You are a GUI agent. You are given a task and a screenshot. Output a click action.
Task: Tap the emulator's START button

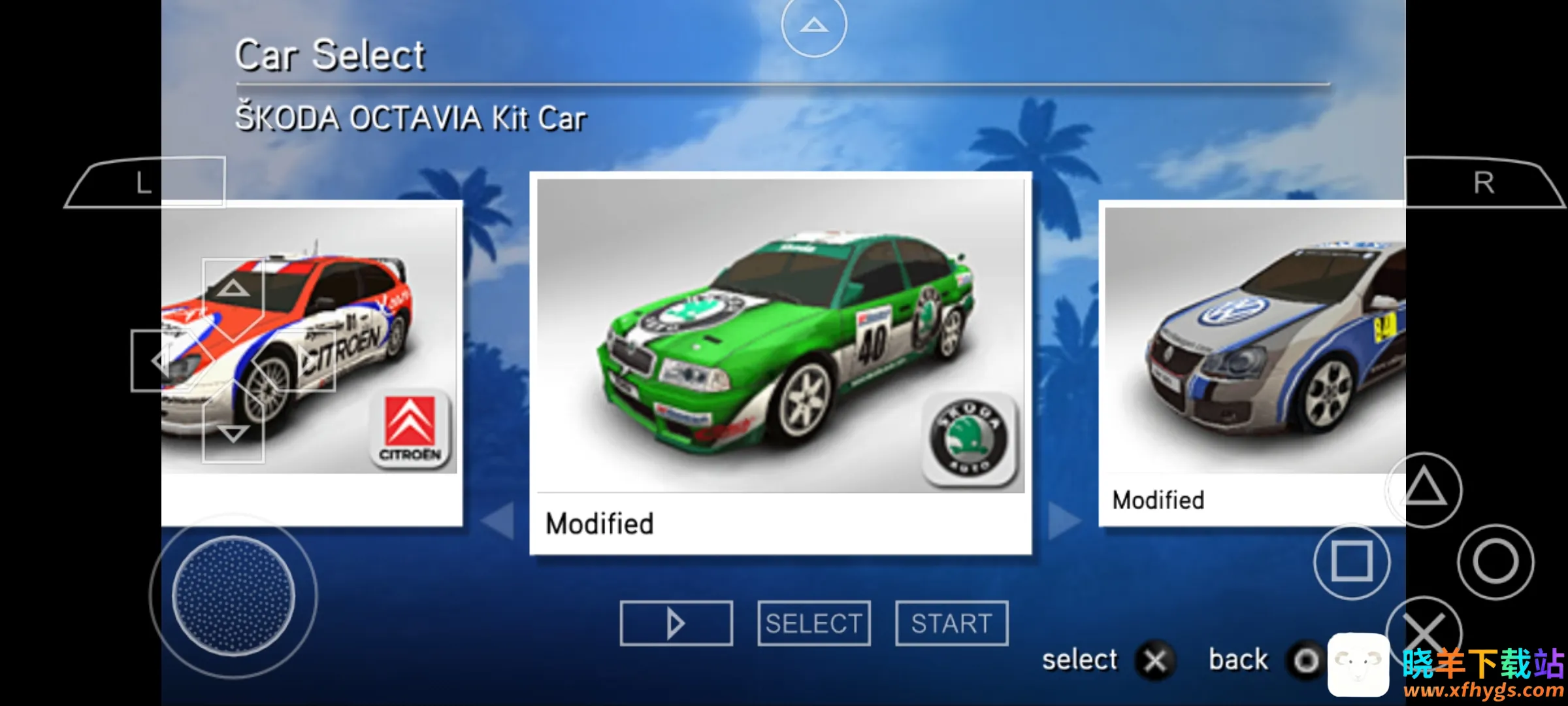[951, 623]
